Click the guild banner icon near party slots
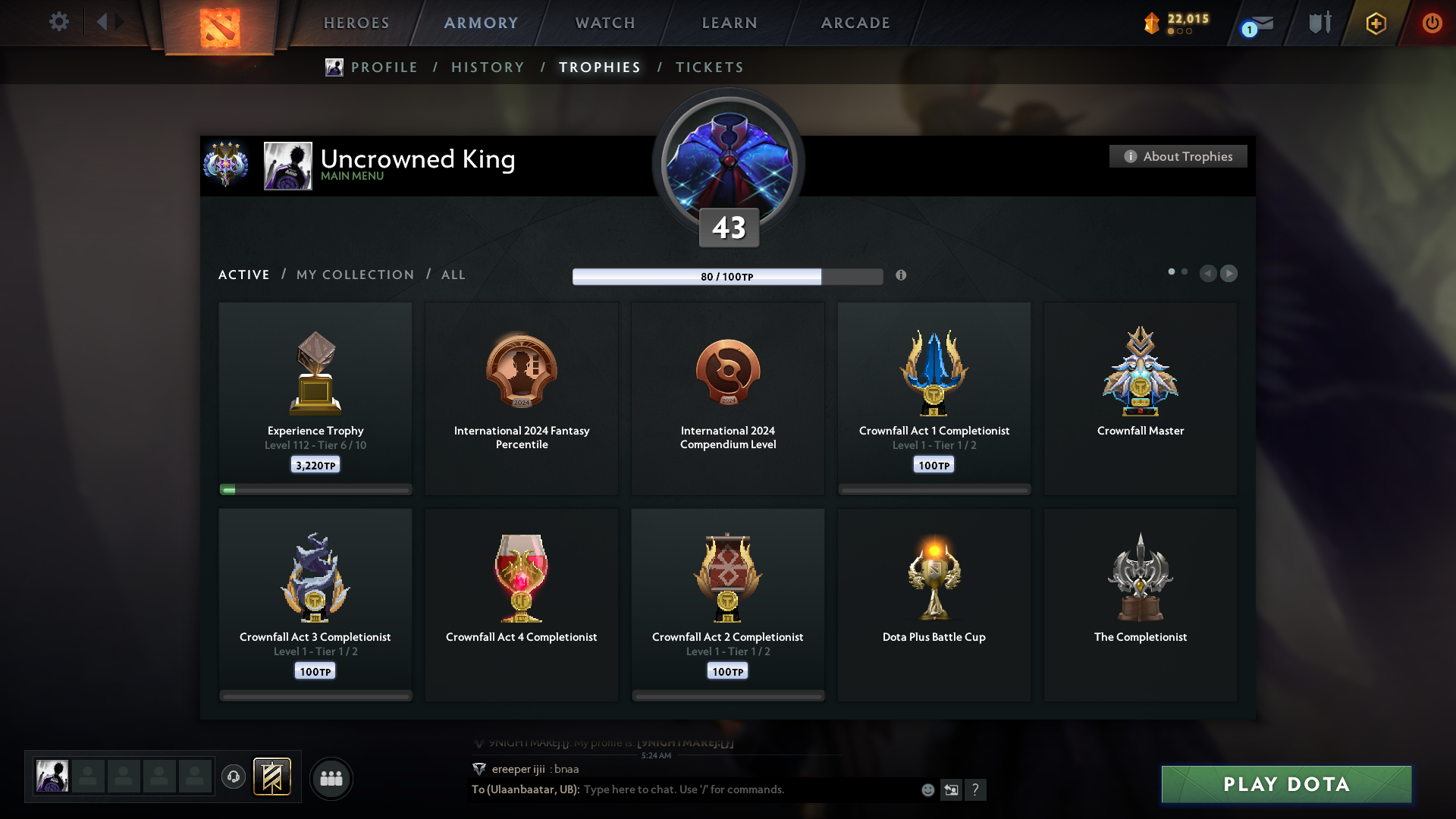Screen dimensions: 1456x819 pyautogui.click(x=273, y=777)
